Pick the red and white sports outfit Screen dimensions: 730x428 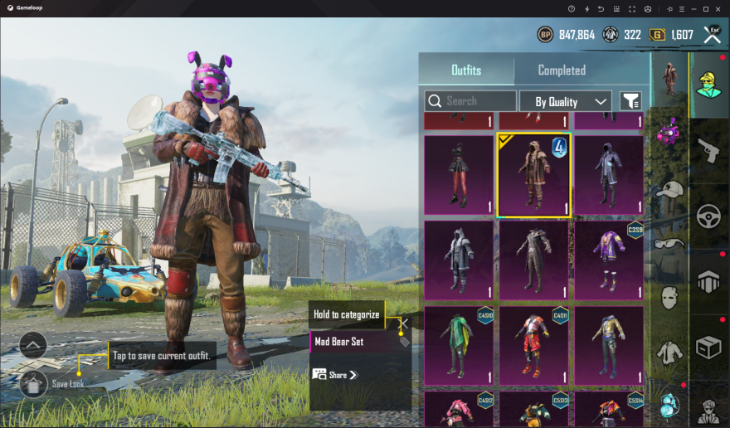click(534, 346)
